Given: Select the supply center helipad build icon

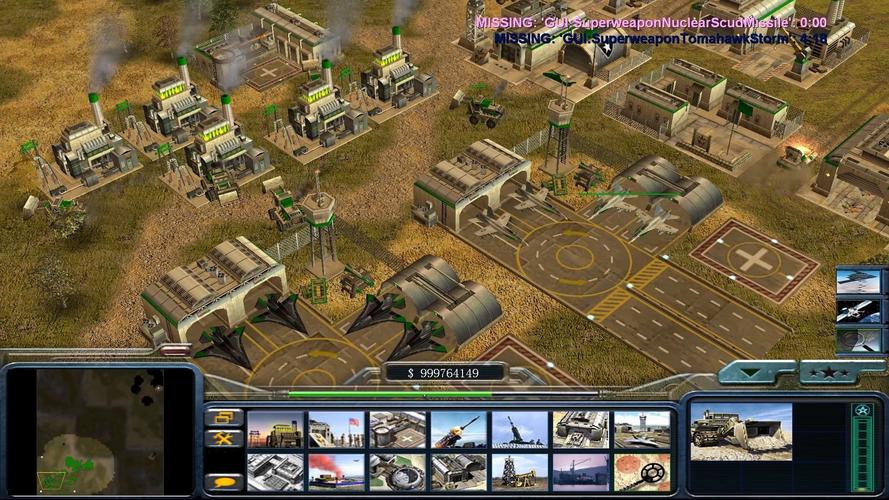Looking at the screenshot, I should click(397, 429).
